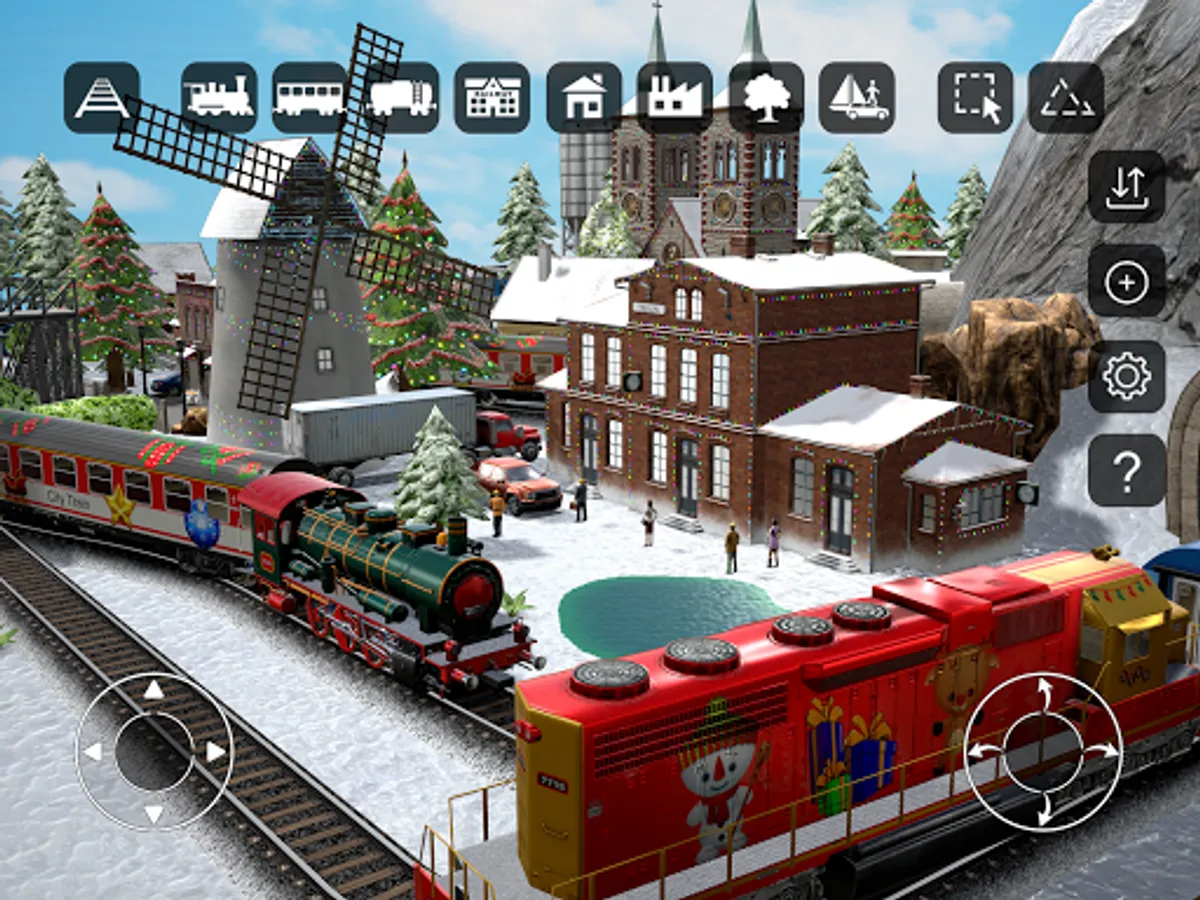Open the railway station buildings category
1200x900 pixels.
click(492, 98)
